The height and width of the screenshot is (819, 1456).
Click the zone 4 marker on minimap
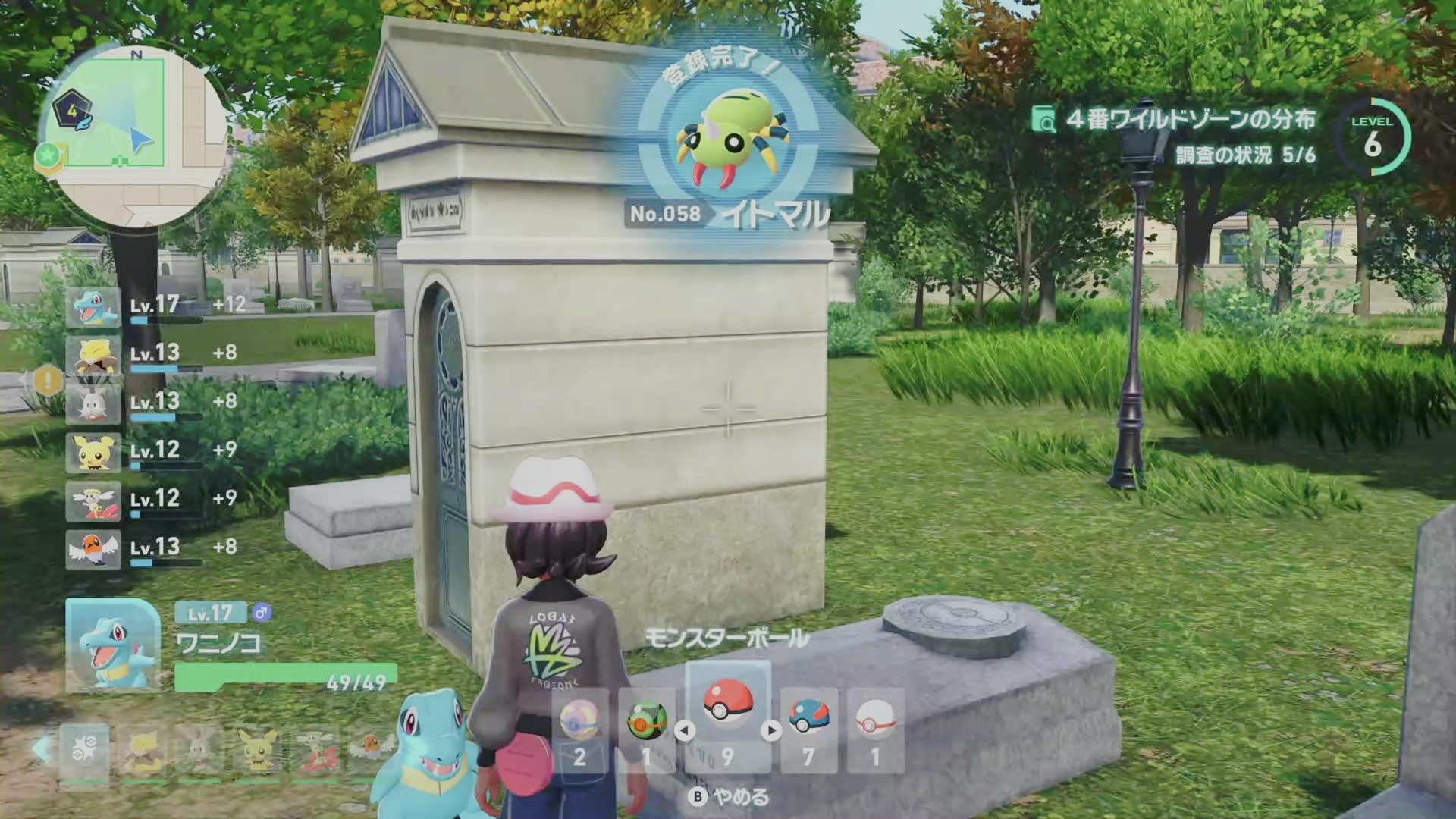coord(73,110)
